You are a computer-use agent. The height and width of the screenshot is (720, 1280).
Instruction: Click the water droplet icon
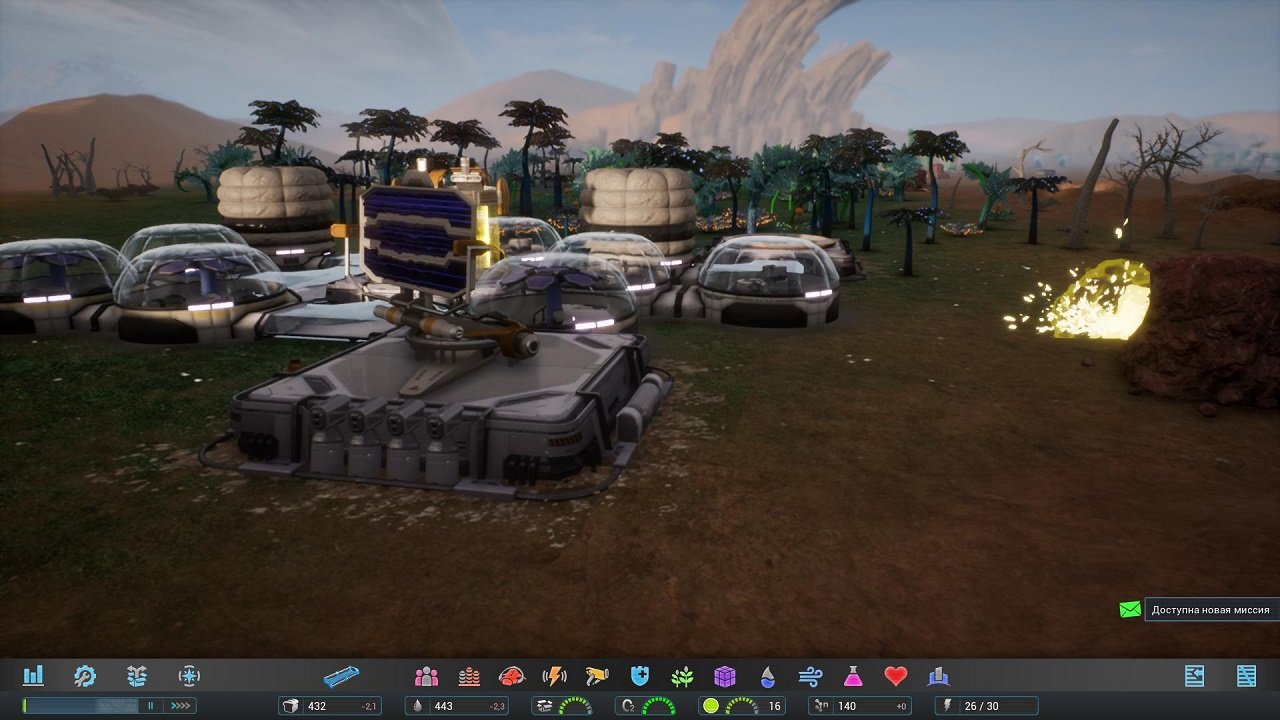tap(764, 677)
